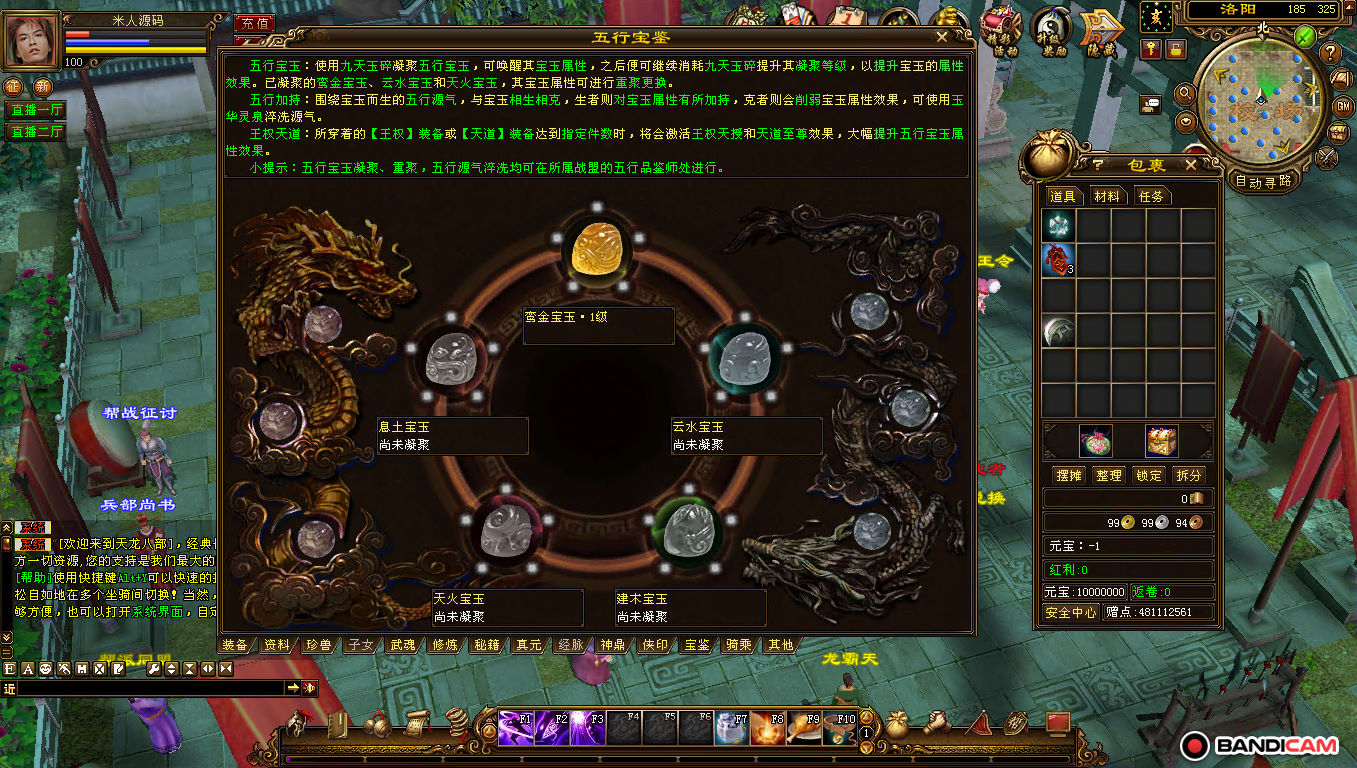Click the 整理 sort button
The height and width of the screenshot is (768, 1357).
tap(1108, 475)
